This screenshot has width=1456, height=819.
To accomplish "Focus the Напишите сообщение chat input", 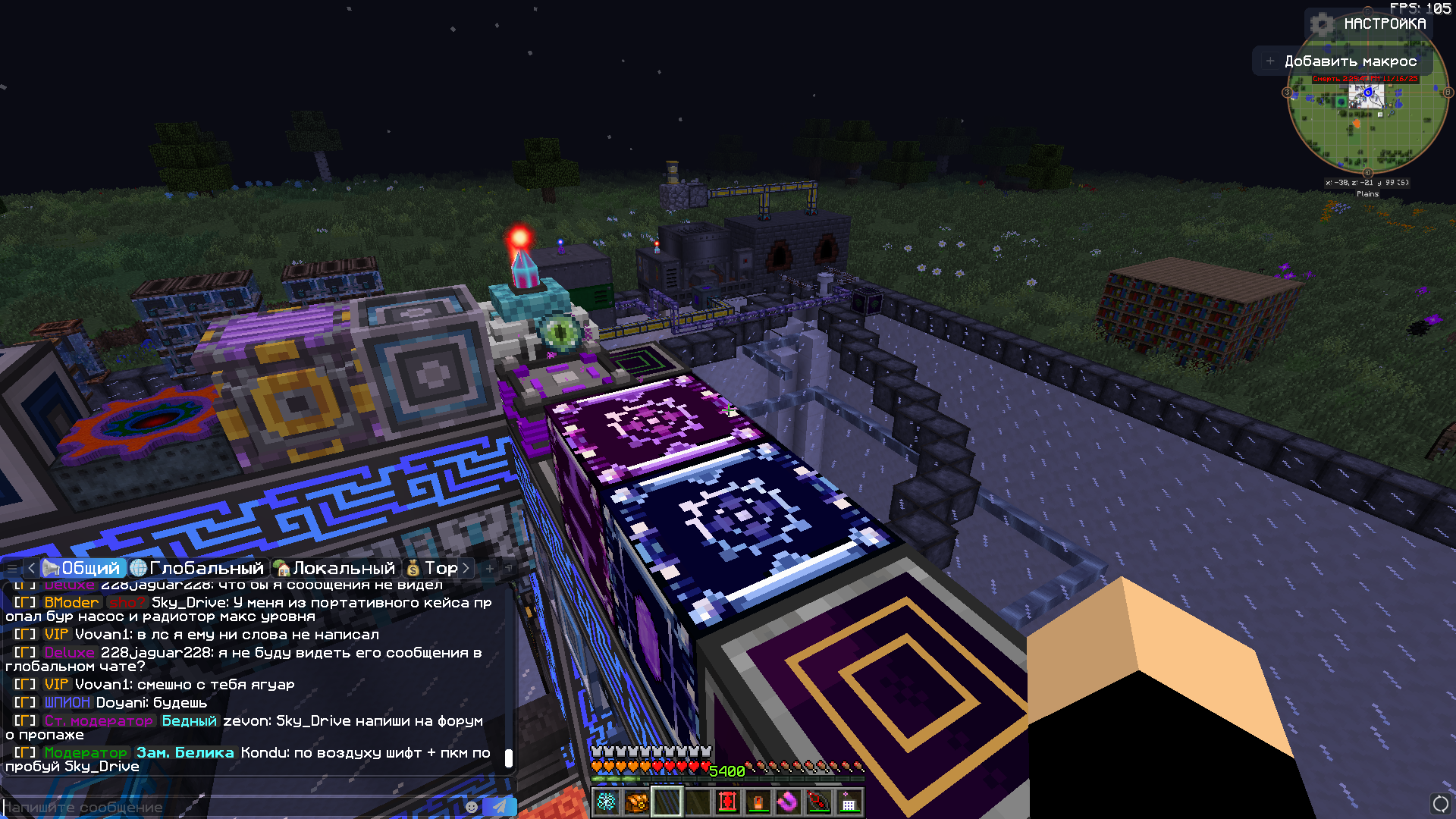I will point(227,807).
